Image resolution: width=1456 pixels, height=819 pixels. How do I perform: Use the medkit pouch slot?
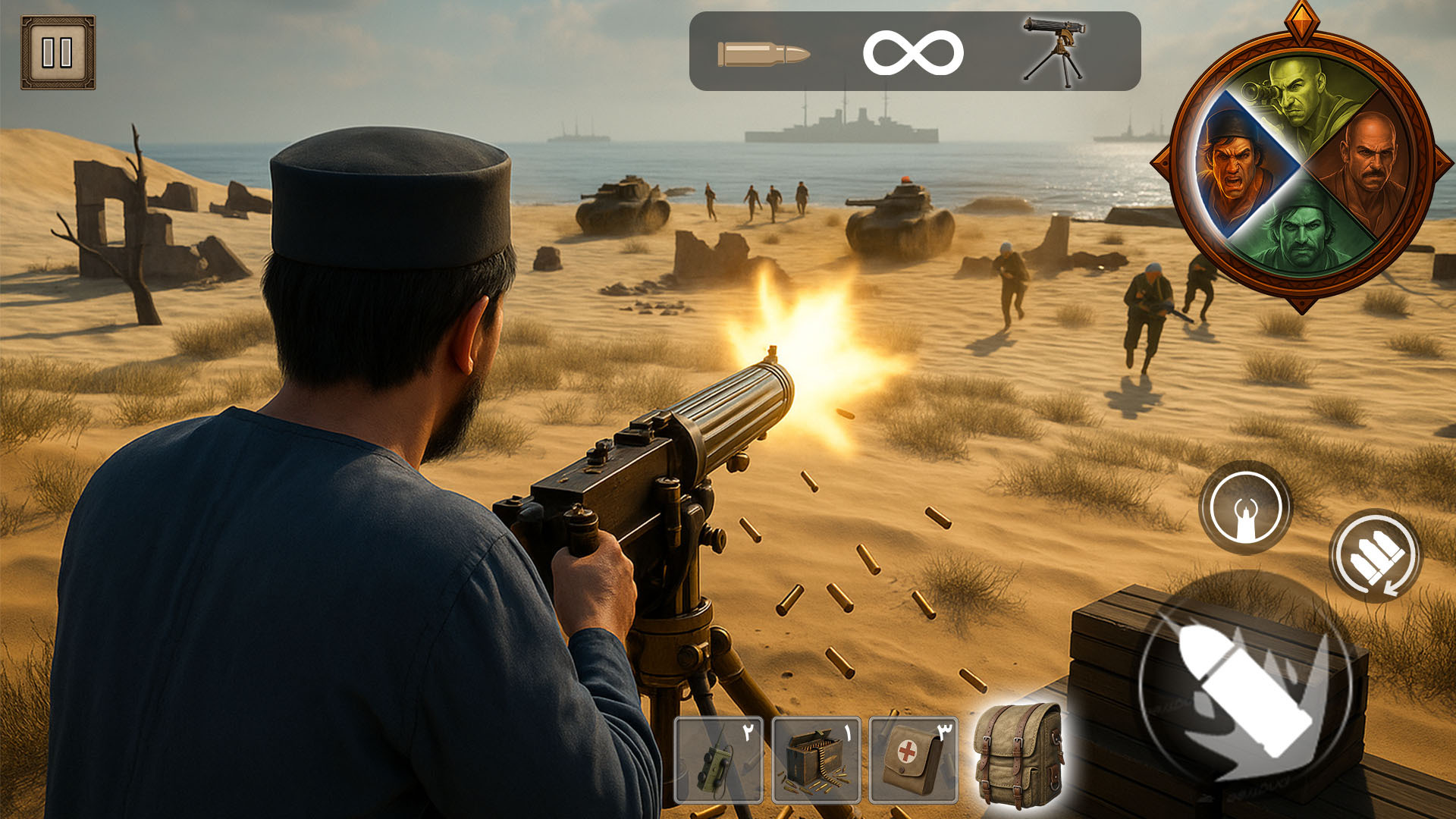click(913, 760)
